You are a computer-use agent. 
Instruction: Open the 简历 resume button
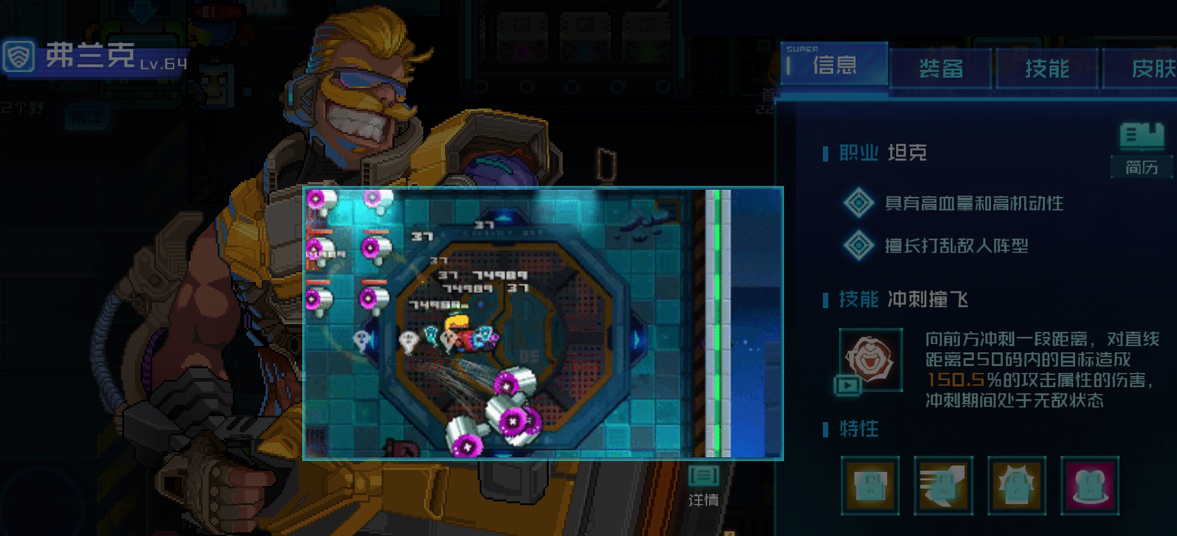(1142, 148)
